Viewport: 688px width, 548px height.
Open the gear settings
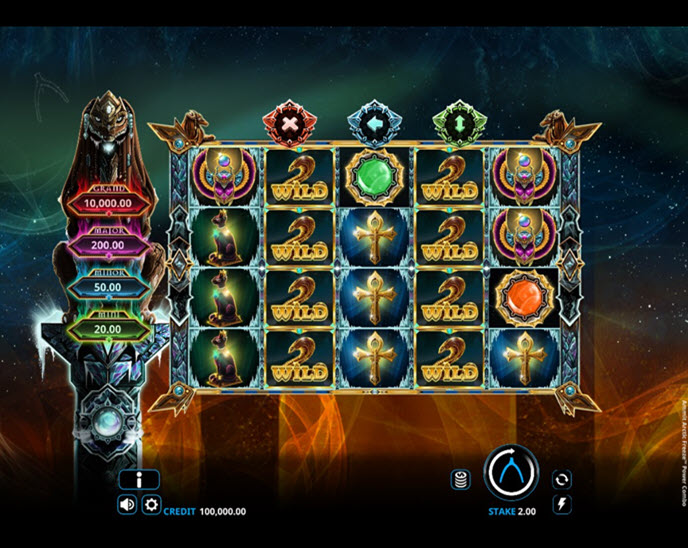click(x=151, y=505)
